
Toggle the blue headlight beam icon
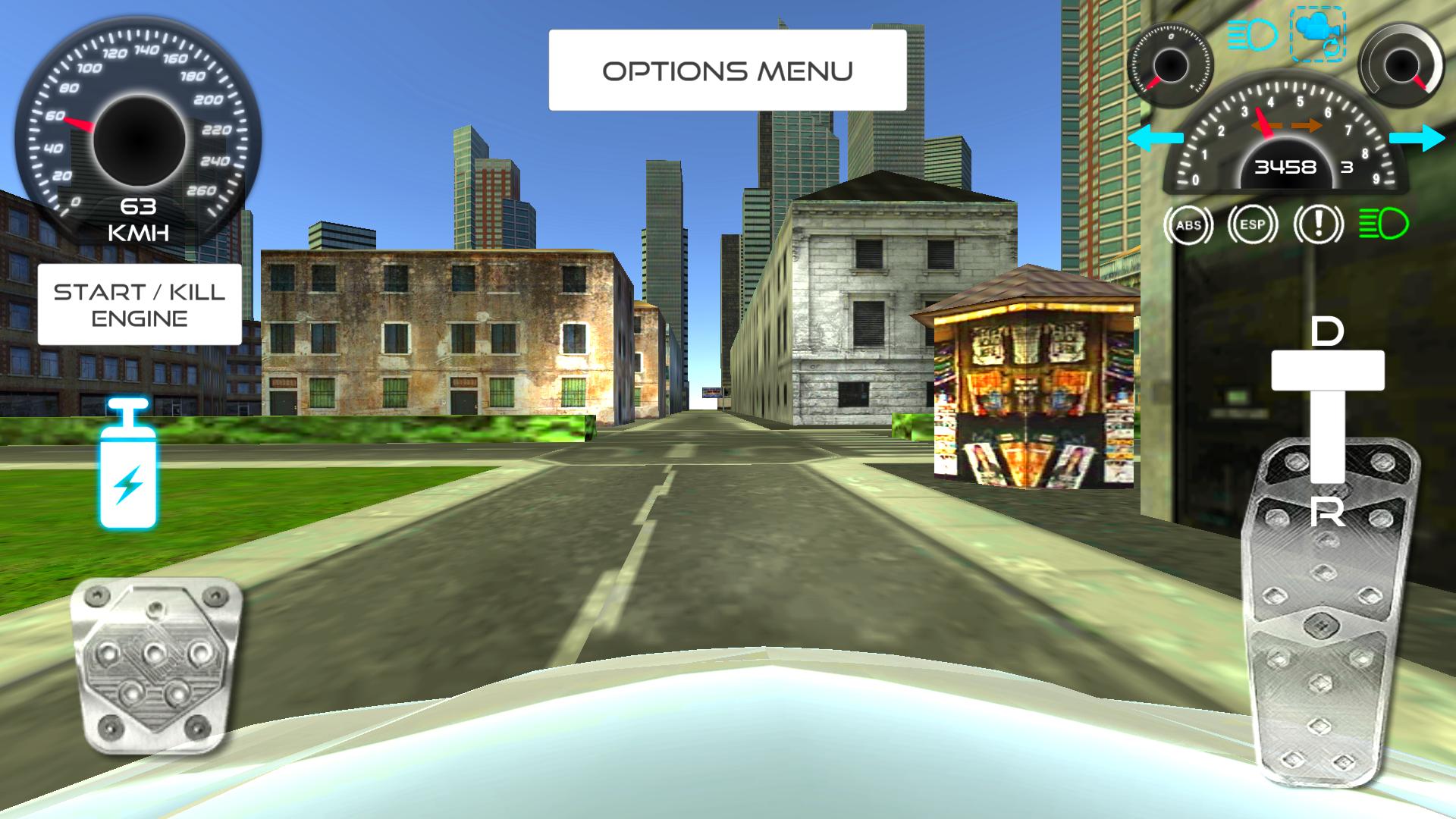pos(1253,36)
